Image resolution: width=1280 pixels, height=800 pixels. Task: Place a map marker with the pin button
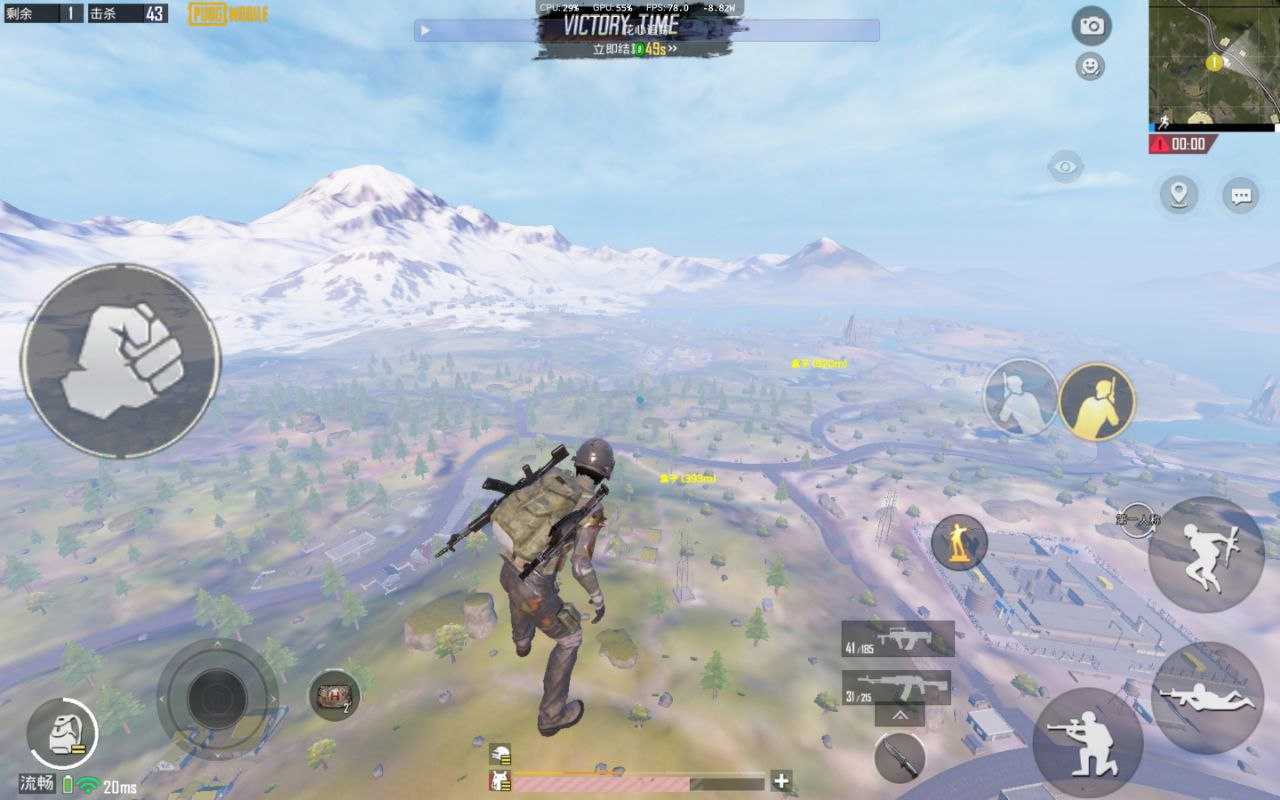tap(1179, 194)
